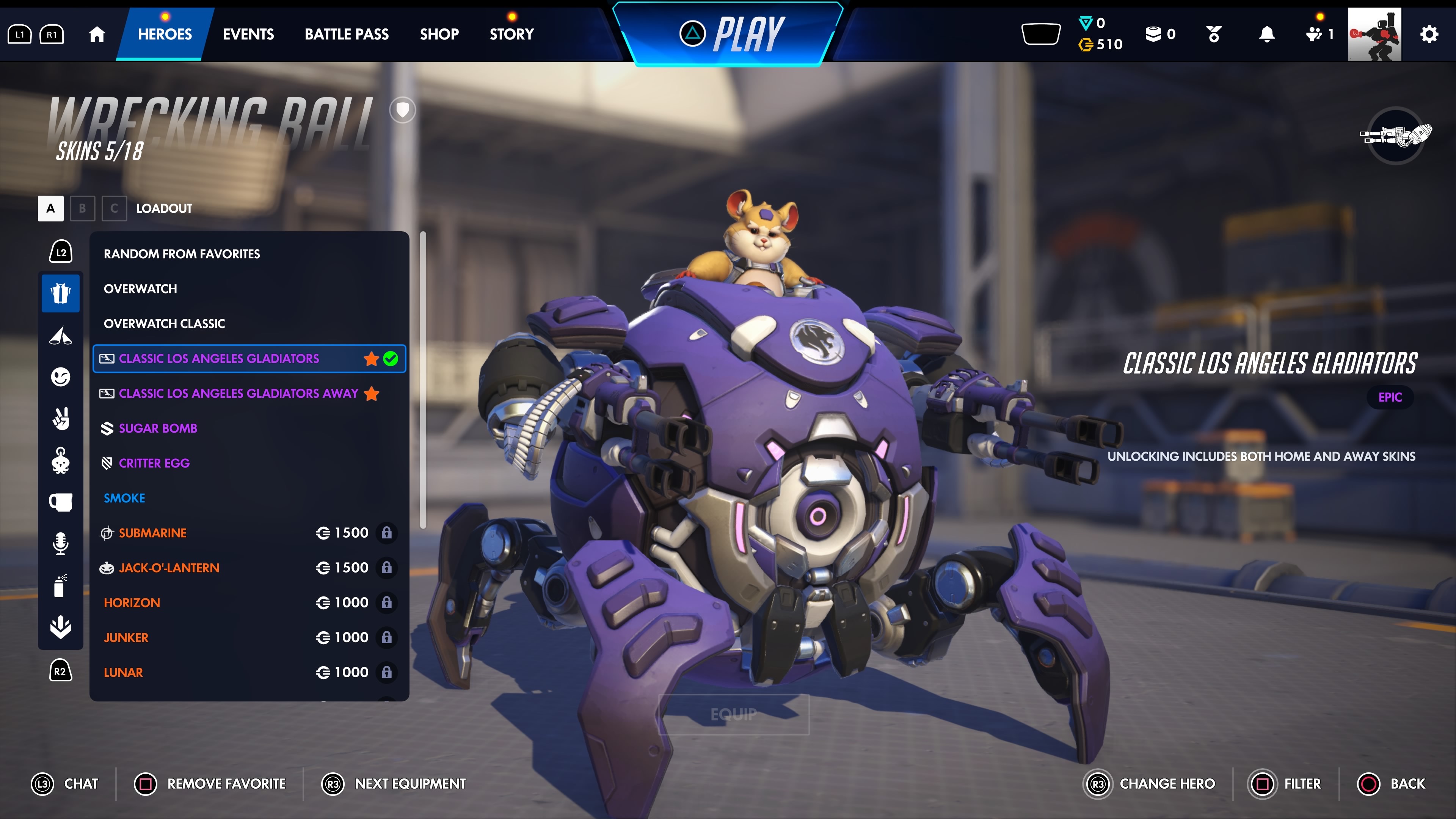Screen dimensions: 1456x819
Task: Switch to the Events tab
Action: point(248,34)
